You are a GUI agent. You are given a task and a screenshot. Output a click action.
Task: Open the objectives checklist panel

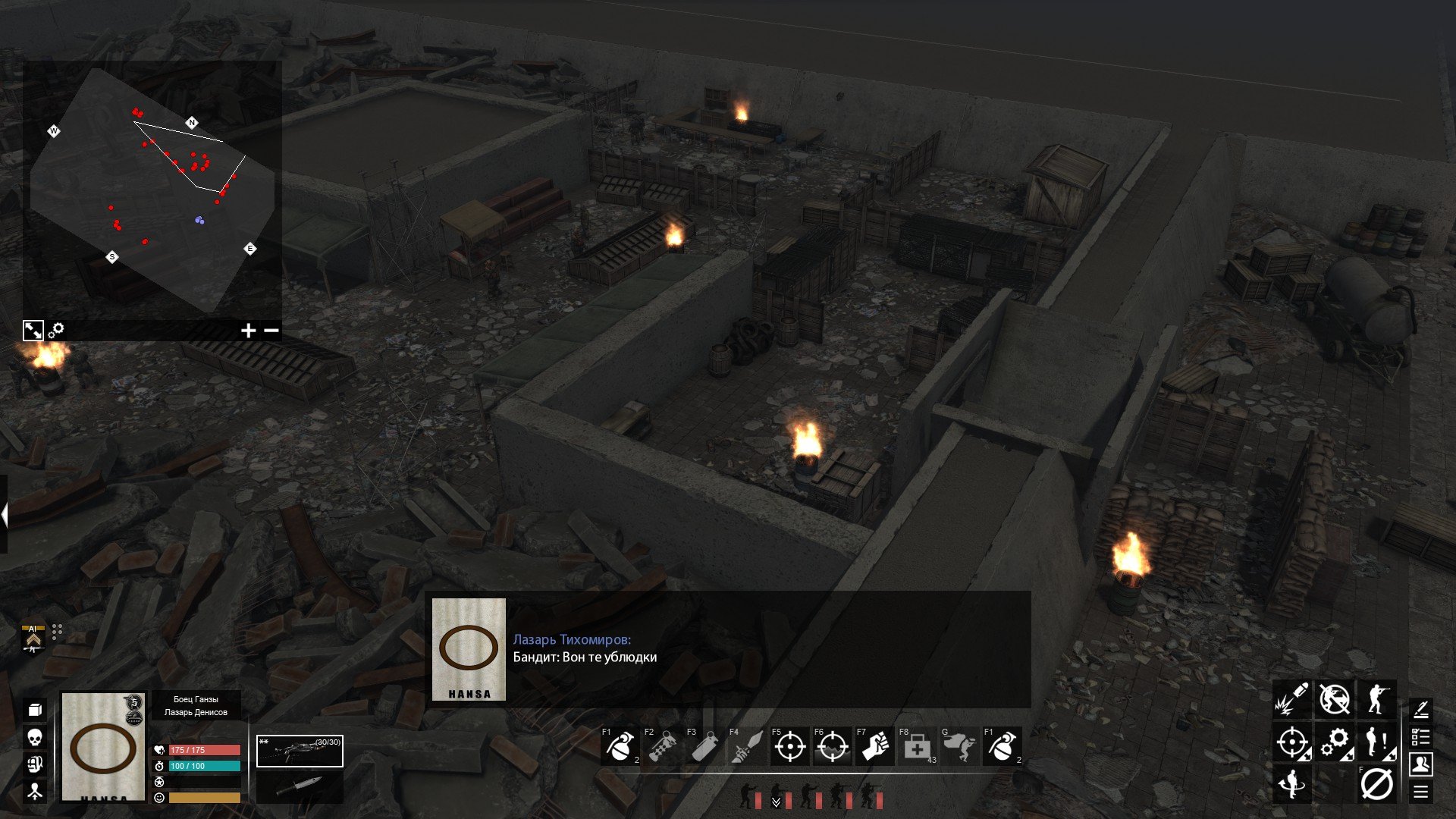(1421, 737)
